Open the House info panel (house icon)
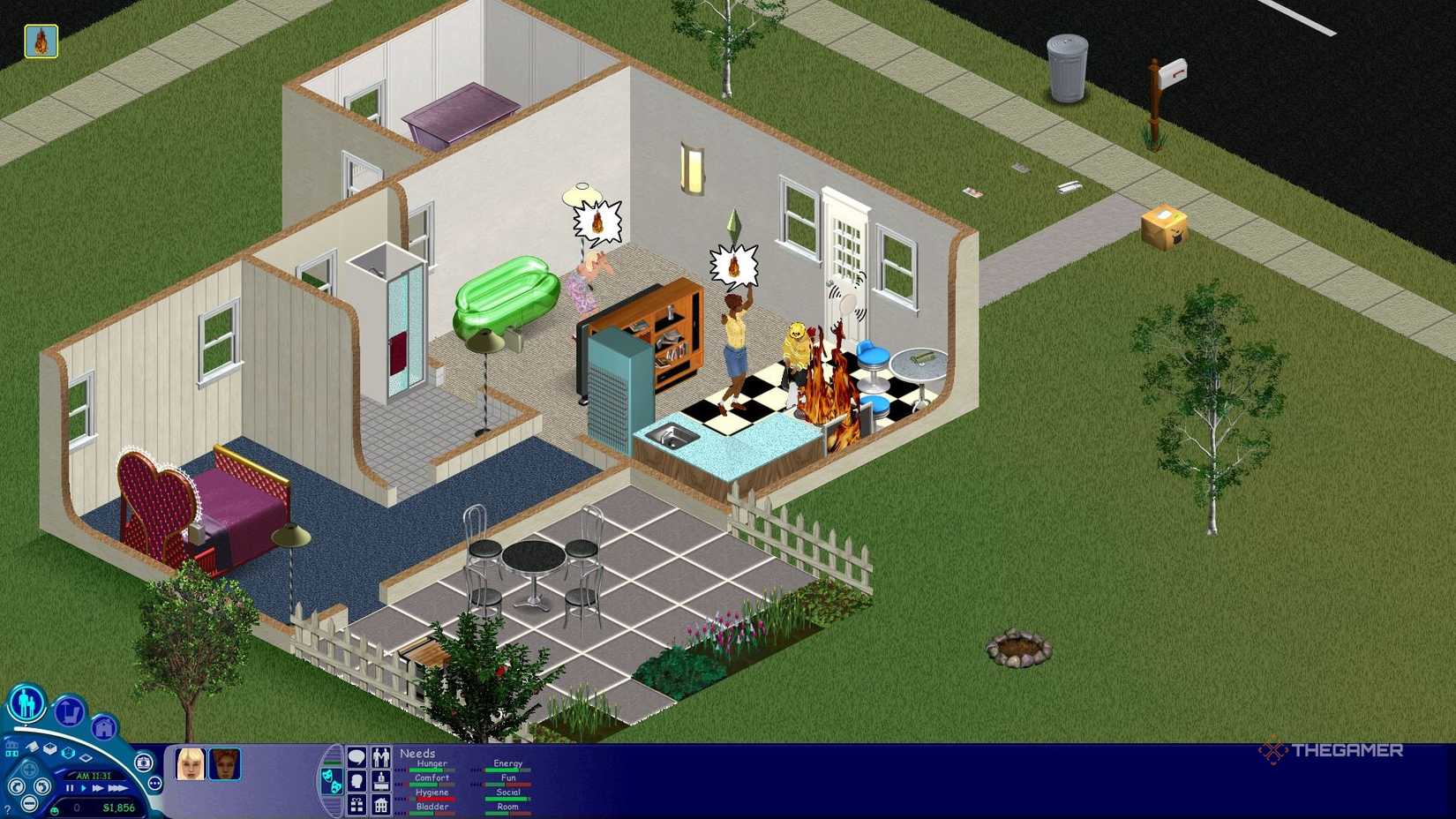 coord(381,807)
